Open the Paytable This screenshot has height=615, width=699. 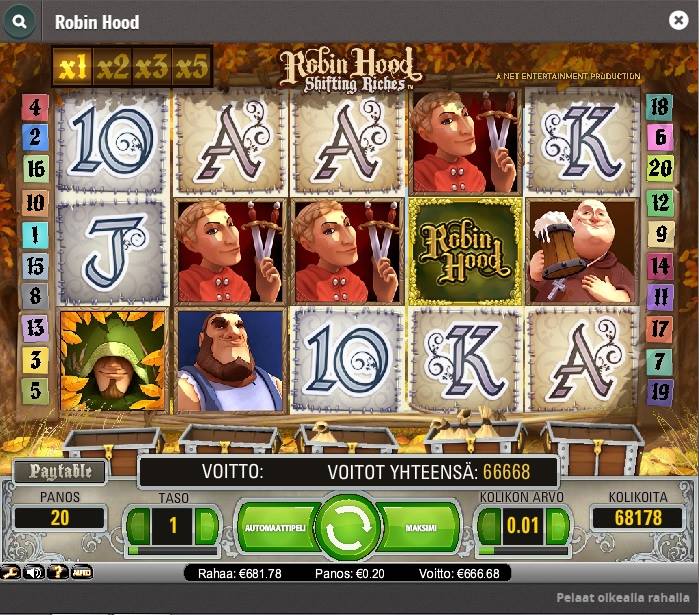click(x=60, y=471)
